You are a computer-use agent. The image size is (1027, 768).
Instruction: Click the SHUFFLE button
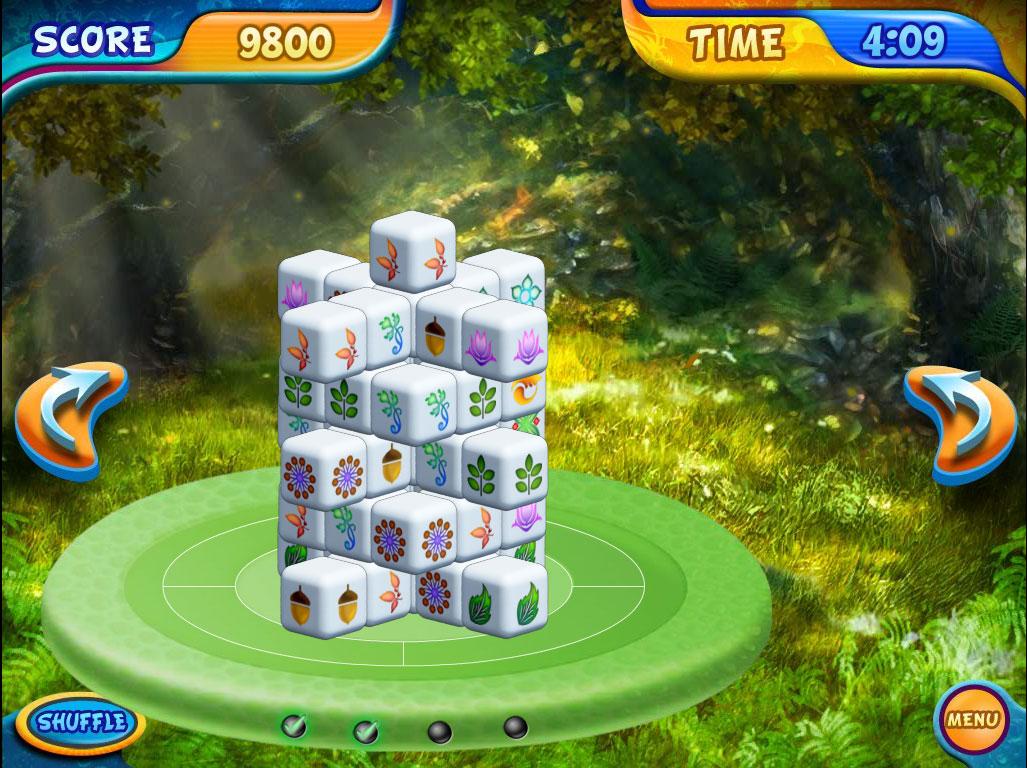point(80,722)
